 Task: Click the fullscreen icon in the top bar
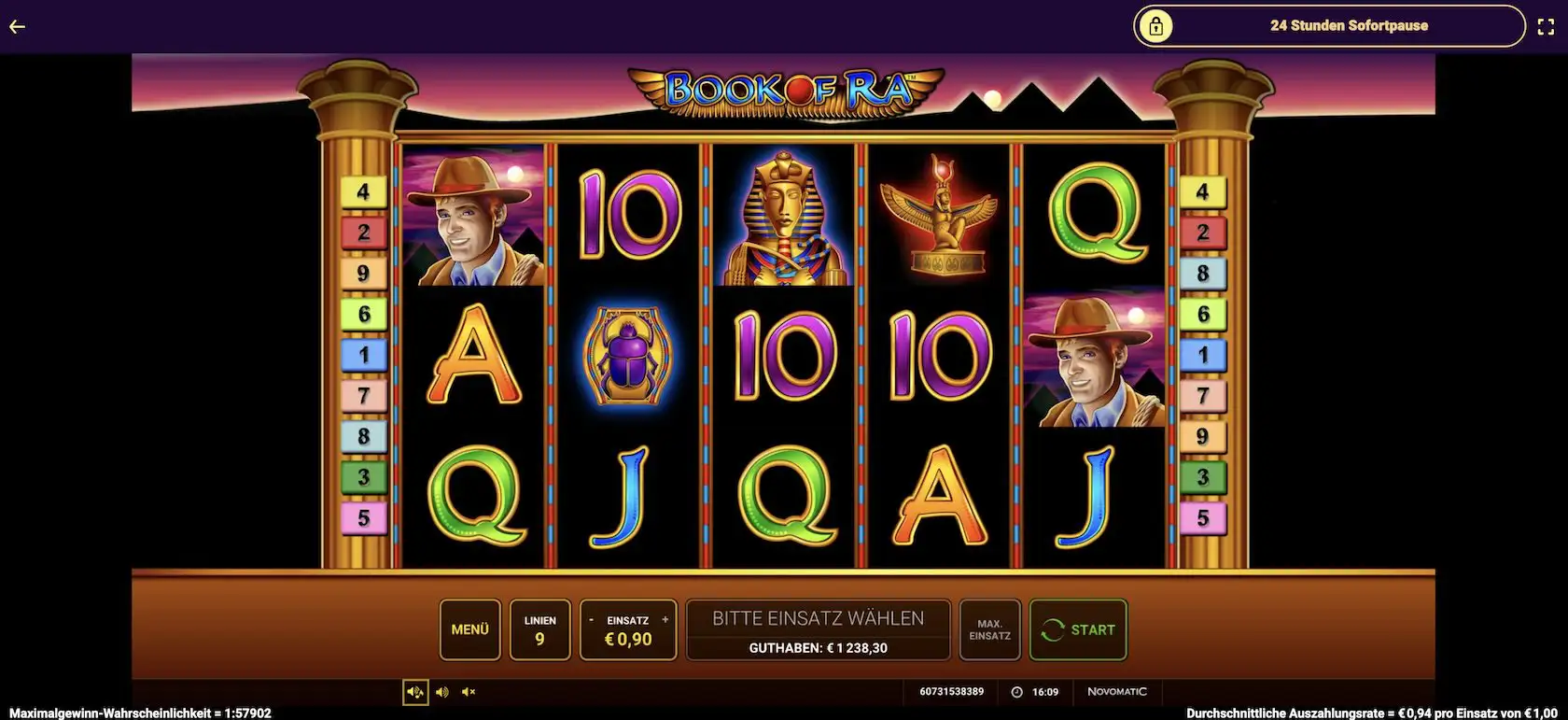[x=1547, y=26]
